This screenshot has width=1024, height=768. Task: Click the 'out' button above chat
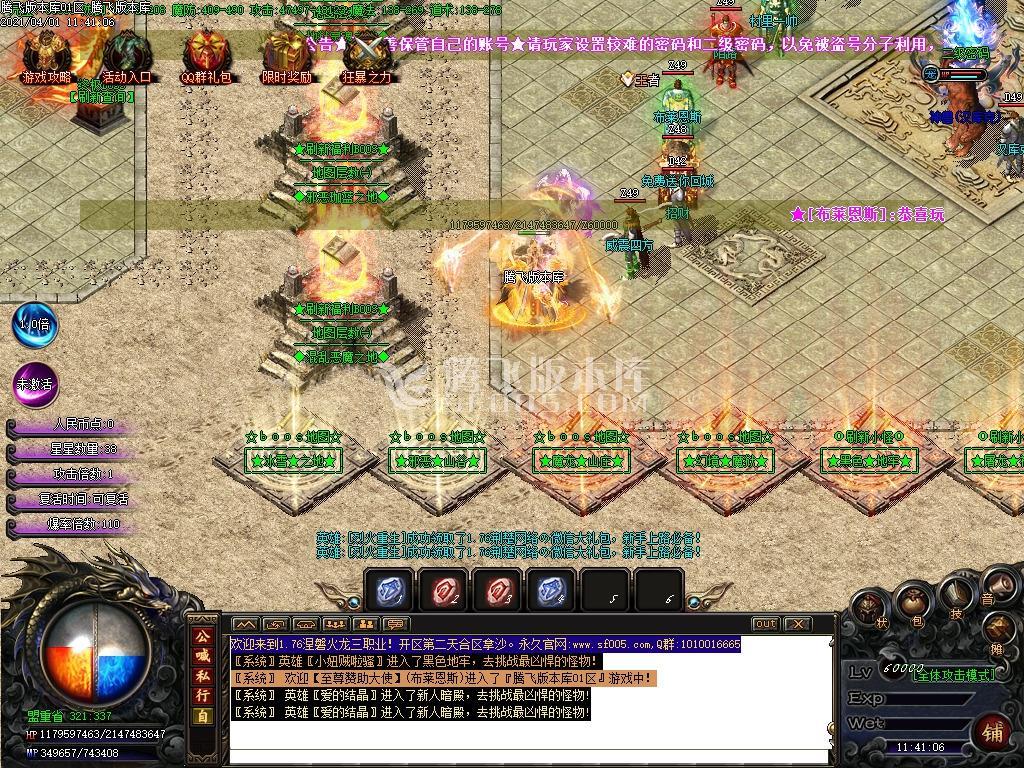click(x=765, y=624)
